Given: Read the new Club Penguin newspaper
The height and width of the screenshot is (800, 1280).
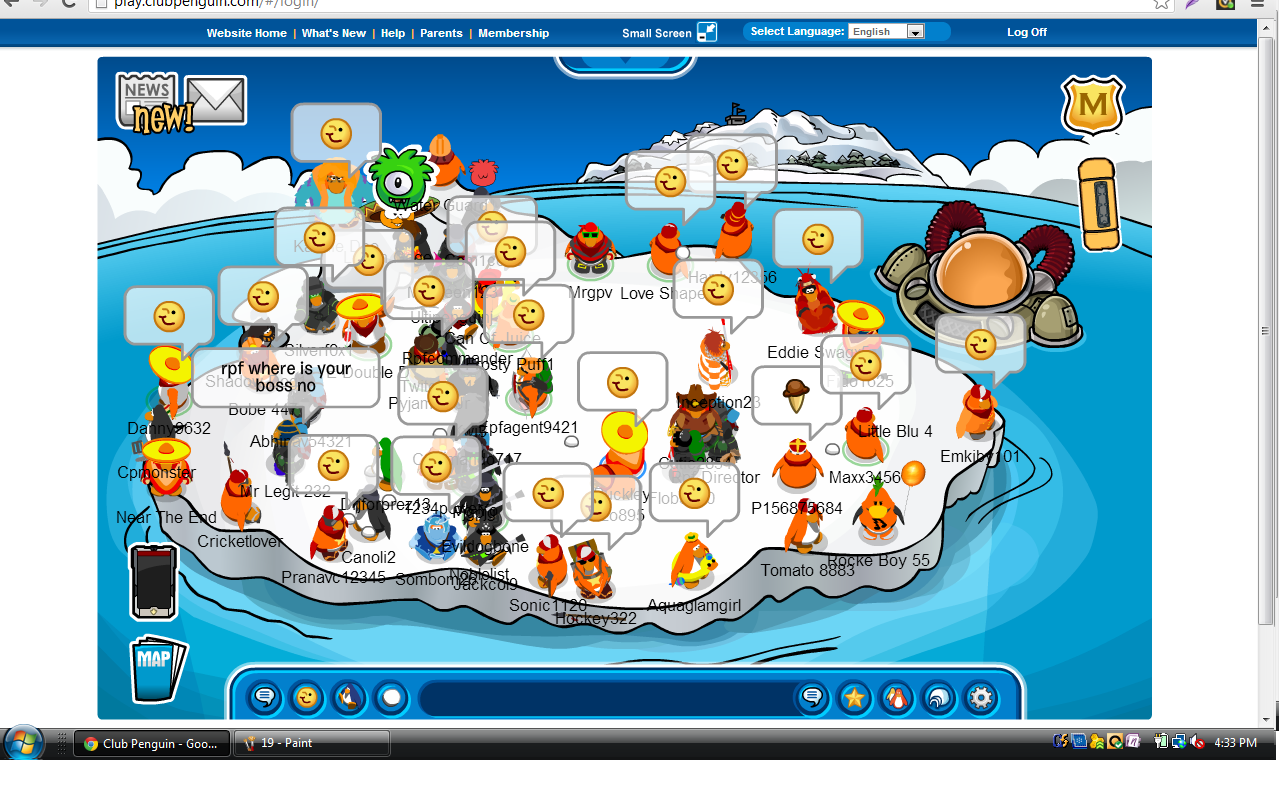Looking at the screenshot, I should [x=146, y=95].
